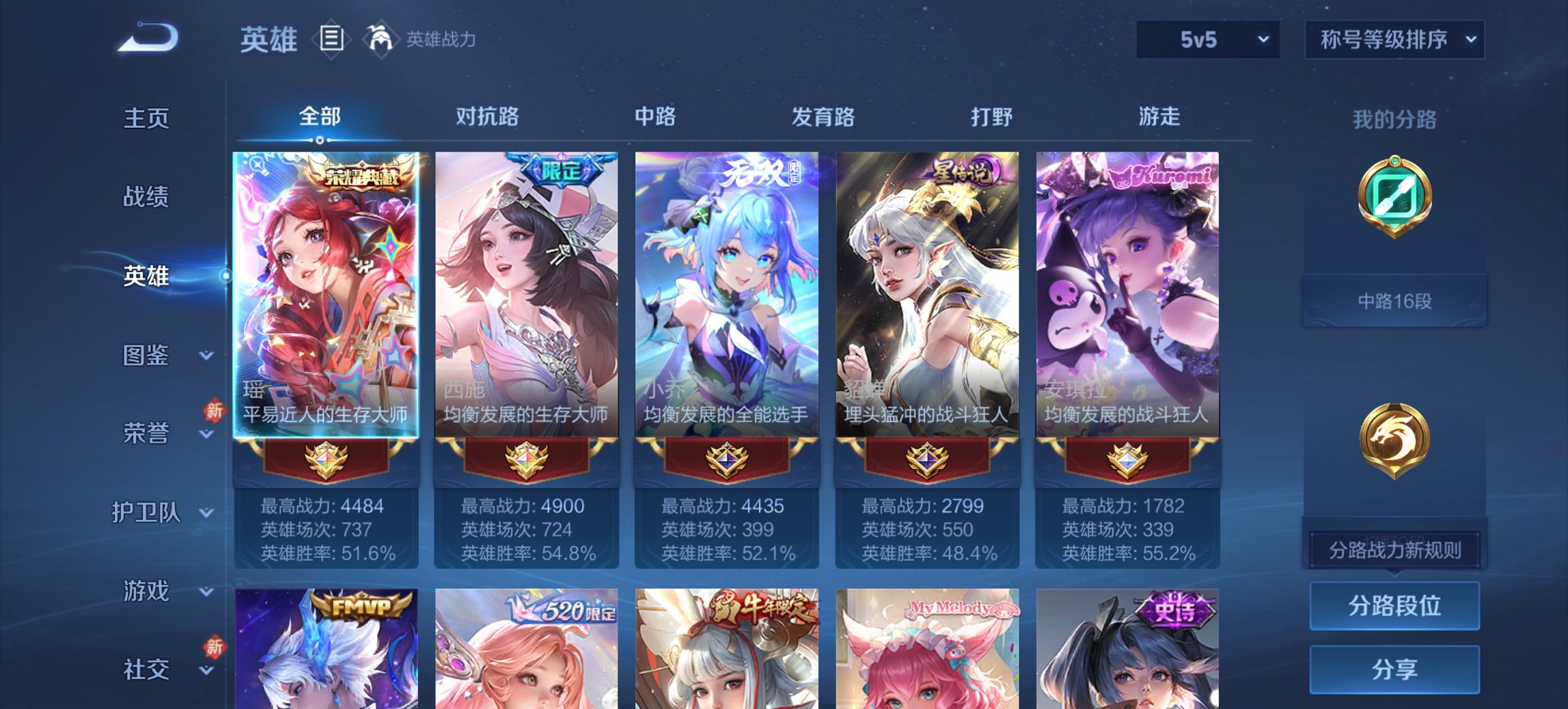This screenshot has height=709, width=1568.
Task: Expand the 图鉴 sidebar section
Action: tap(147, 356)
